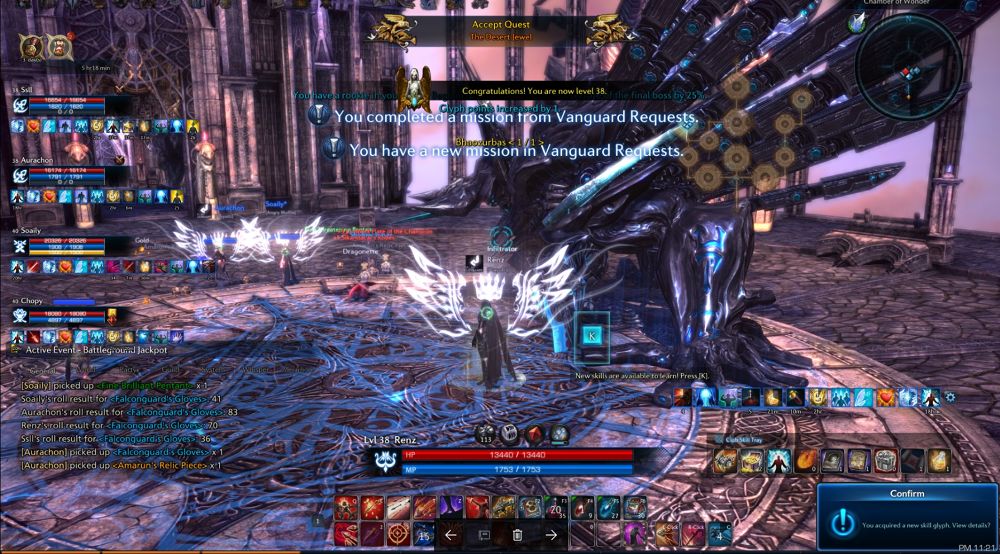Click the round portrait icon with red badge
The height and width of the screenshot is (554, 1000).
[x=60, y=45]
